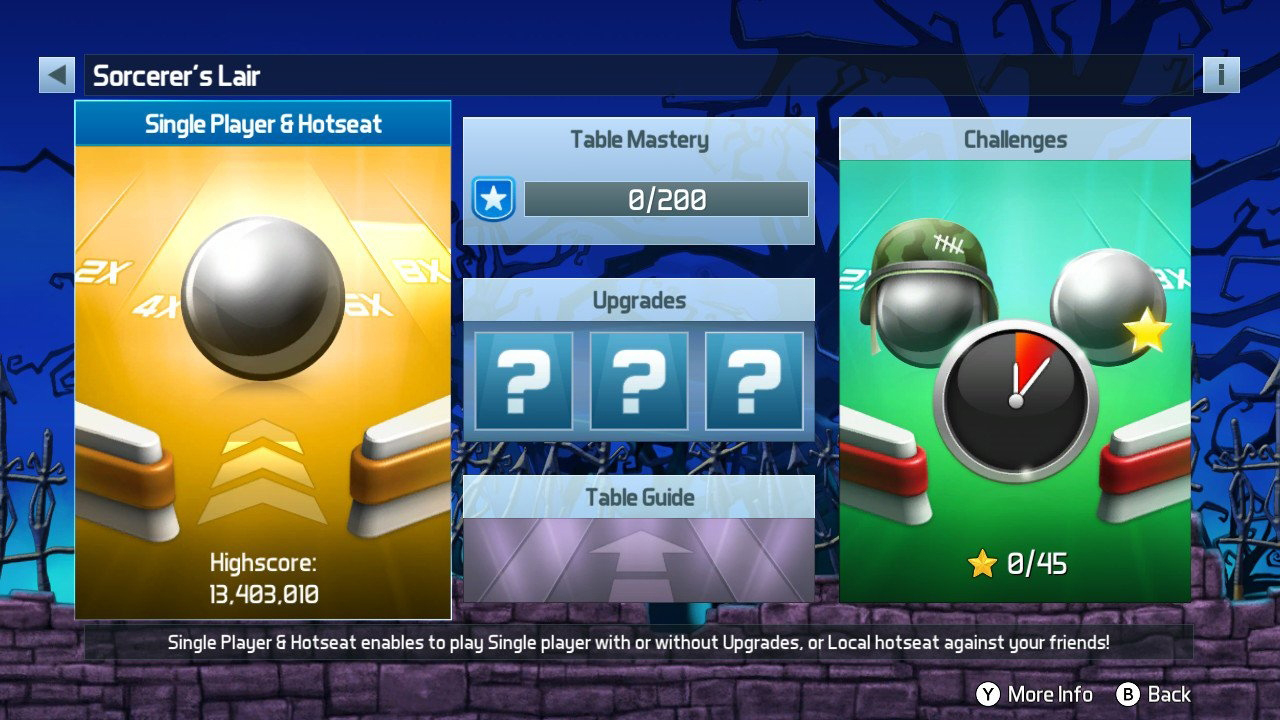This screenshot has height=720, width=1280.
Task: Open the third question mark upgrade slot
Action: (753, 381)
